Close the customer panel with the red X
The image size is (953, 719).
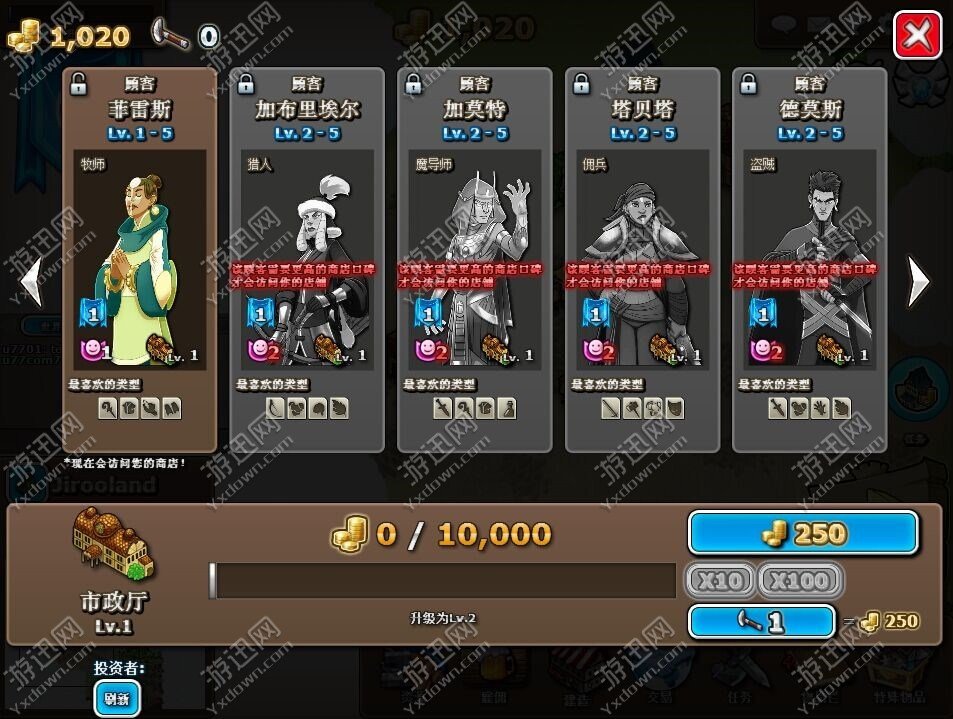[x=917, y=37]
